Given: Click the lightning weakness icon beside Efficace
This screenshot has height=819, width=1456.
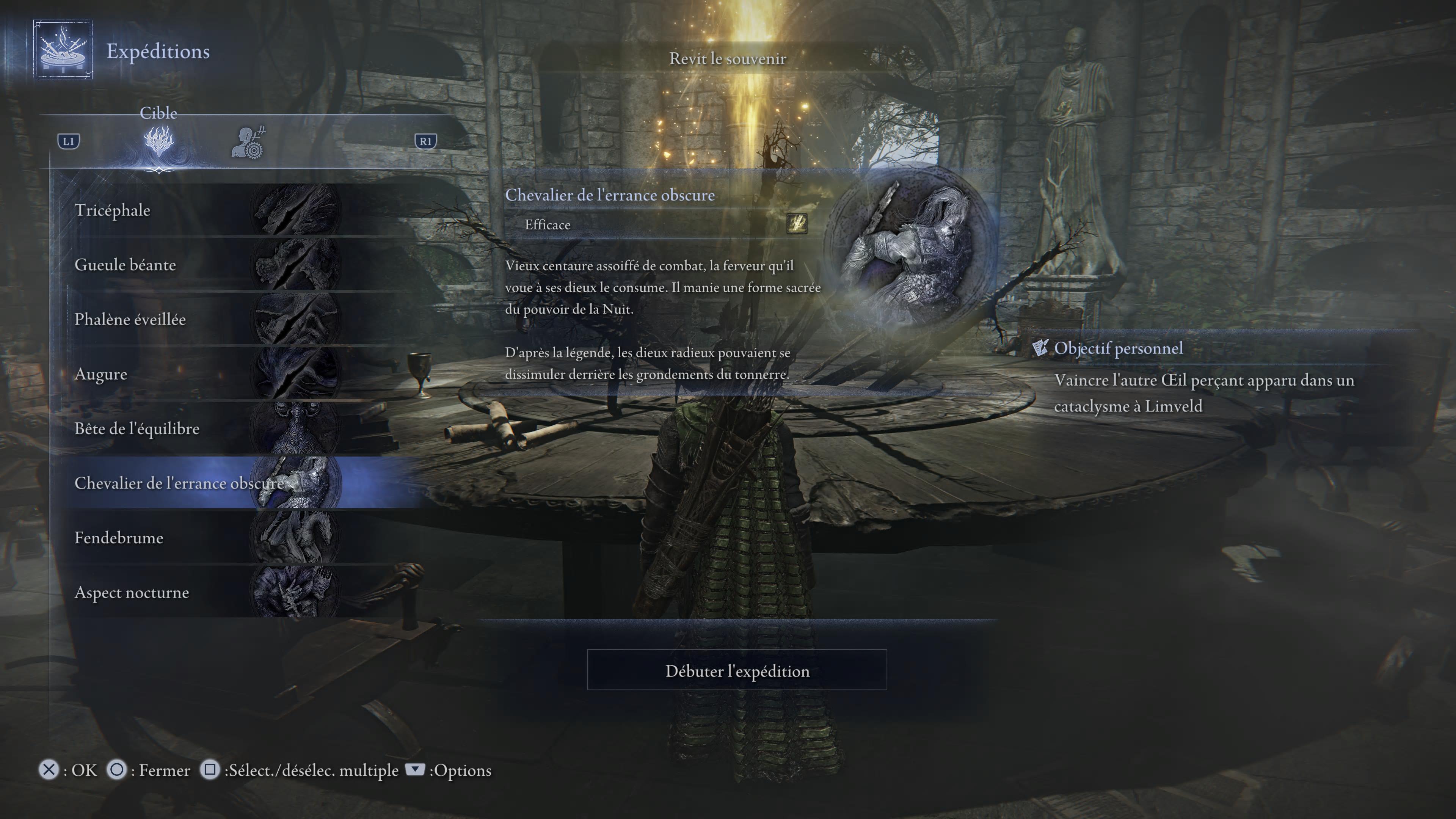Looking at the screenshot, I should pyautogui.click(x=797, y=223).
